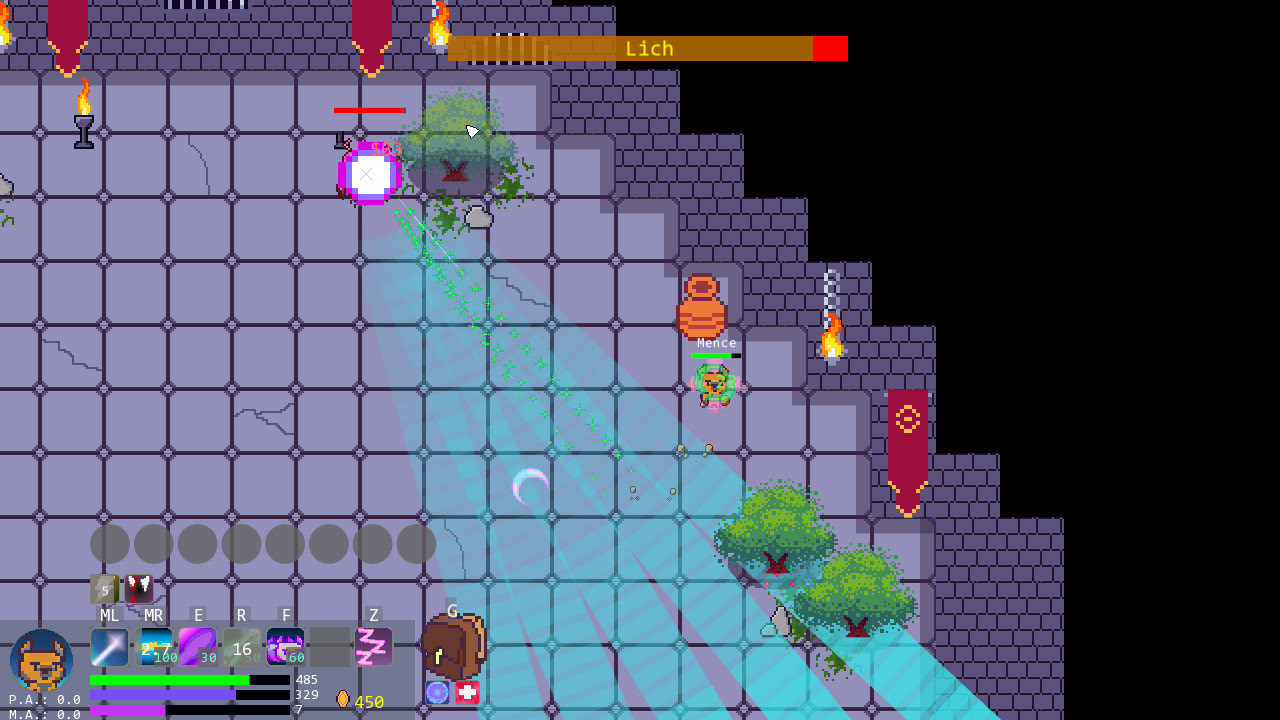Viewport: 1280px width, 720px height.
Task: Click the P.A. stat readout text
Action: pyautogui.click(x=32, y=700)
